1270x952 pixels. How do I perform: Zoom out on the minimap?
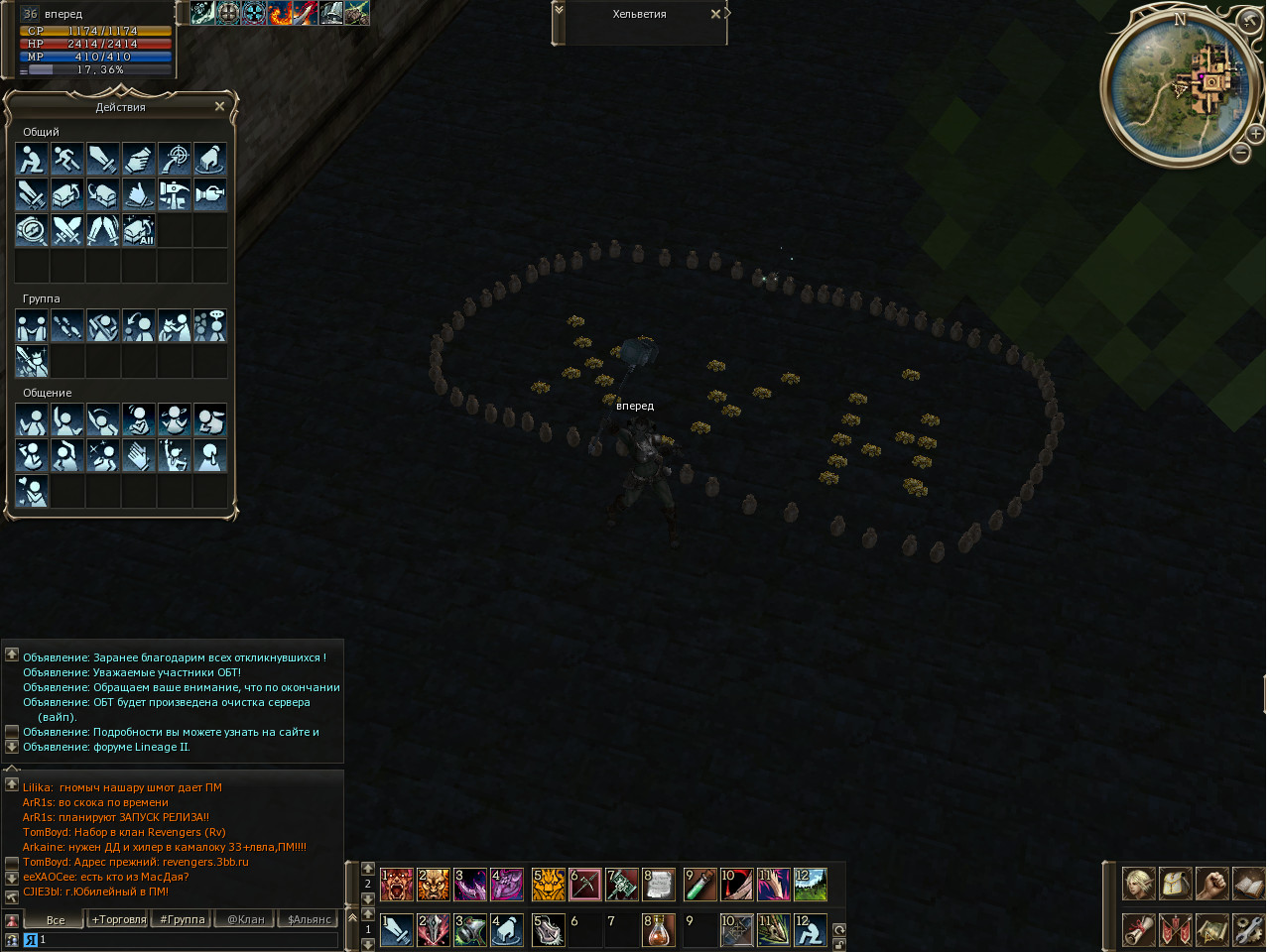click(x=1240, y=152)
